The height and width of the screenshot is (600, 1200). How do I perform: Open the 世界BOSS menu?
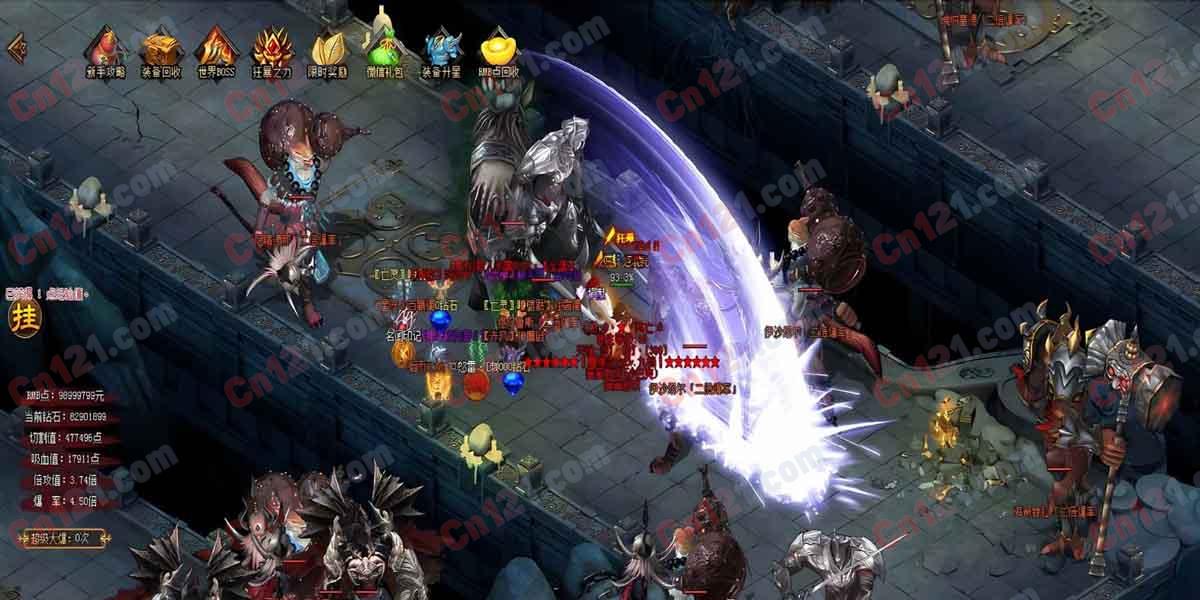(x=215, y=51)
